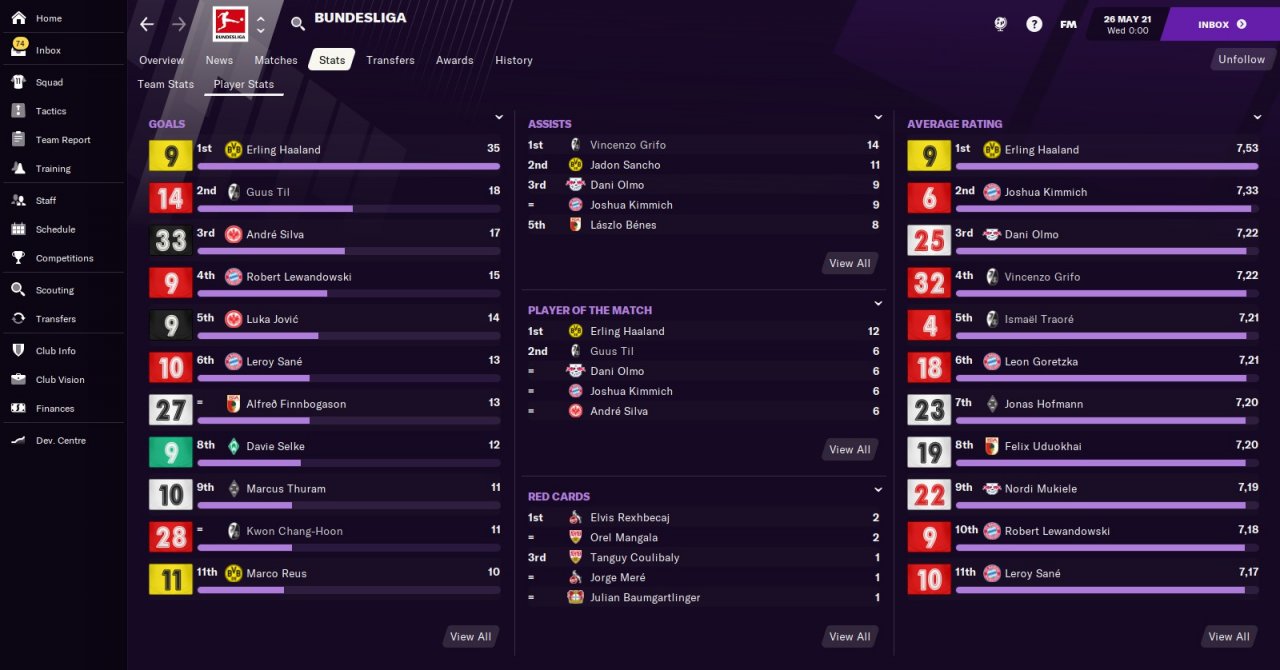Show the Transfers sidebar section
The height and width of the screenshot is (670, 1280).
point(56,319)
